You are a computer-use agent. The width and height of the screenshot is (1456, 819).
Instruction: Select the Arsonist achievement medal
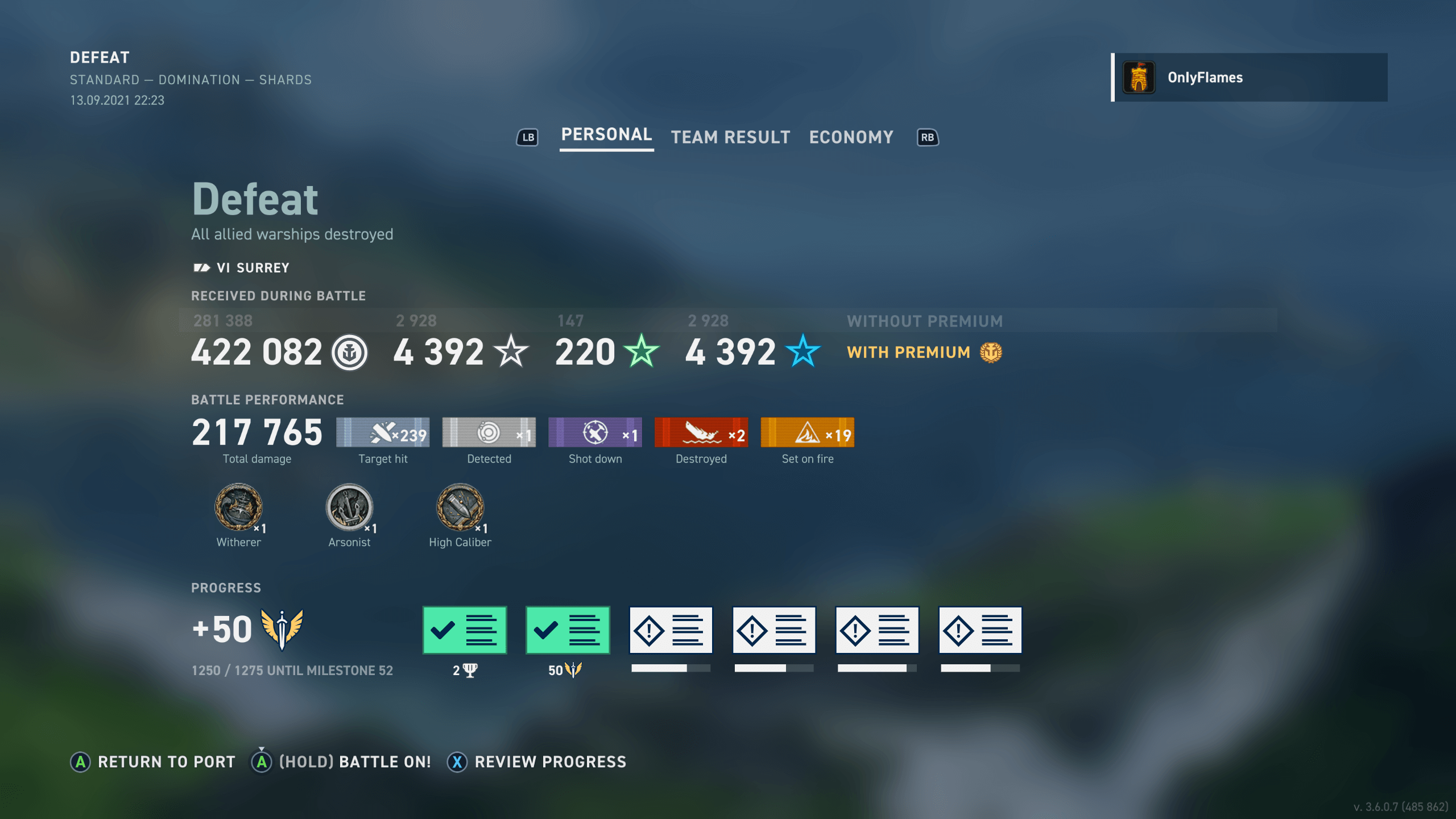(x=349, y=508)
